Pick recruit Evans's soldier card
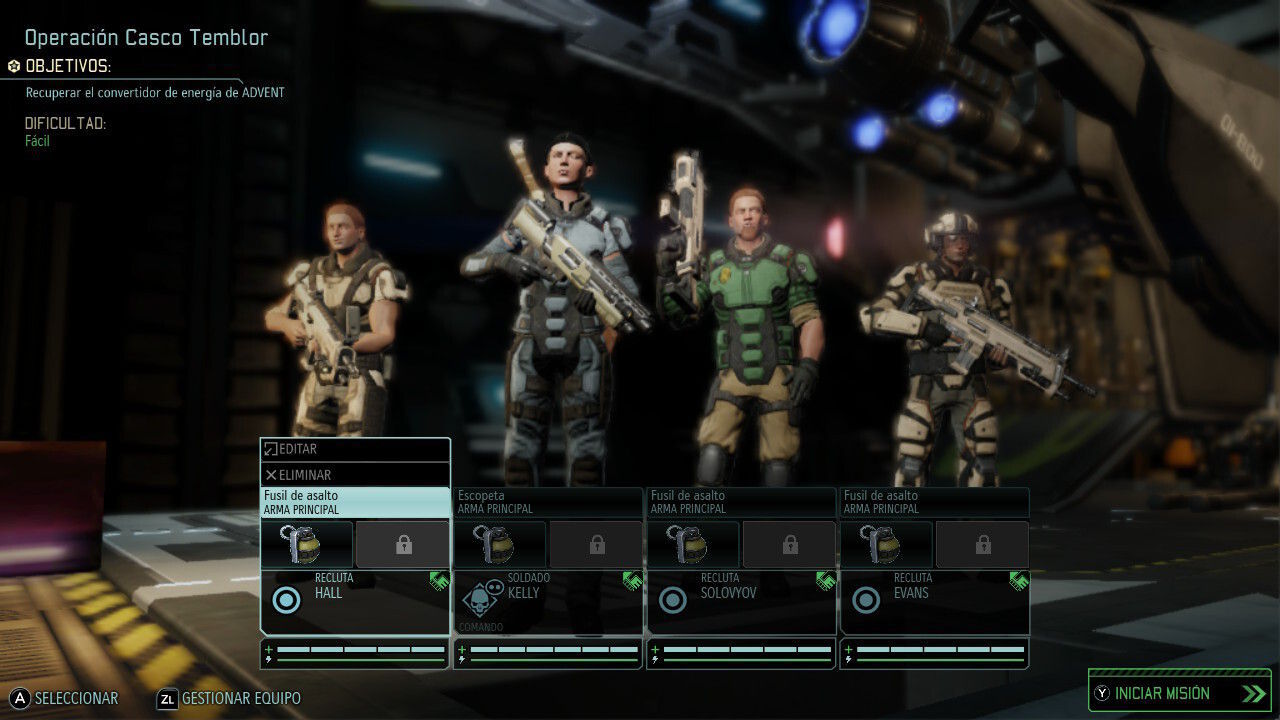The height and width of the screenshot is (720, 1280). coord(934,601)
